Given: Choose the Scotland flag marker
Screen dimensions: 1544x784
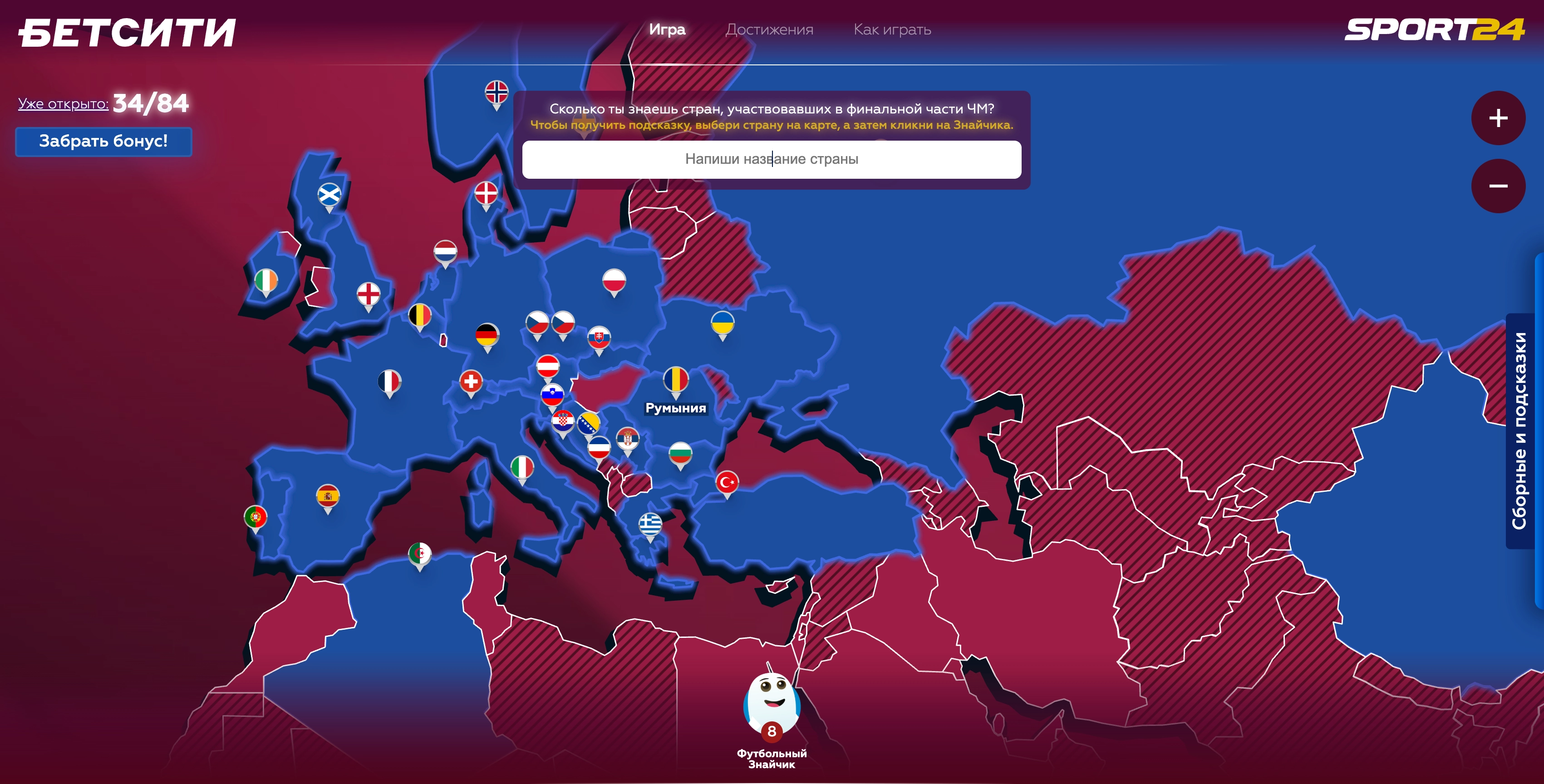Looking at the screenshot, I should click(329, 194).
